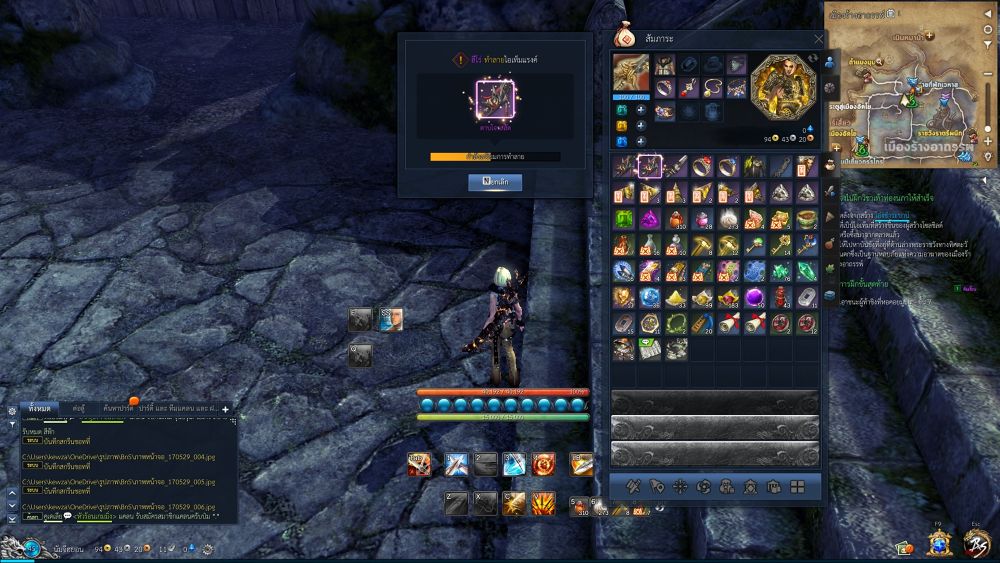Image resolution: width=1000 pixels, height=563 pixels.
Task: Click the crossed-hammers tool in the inventory toolbar
Action: coord(632,487)
